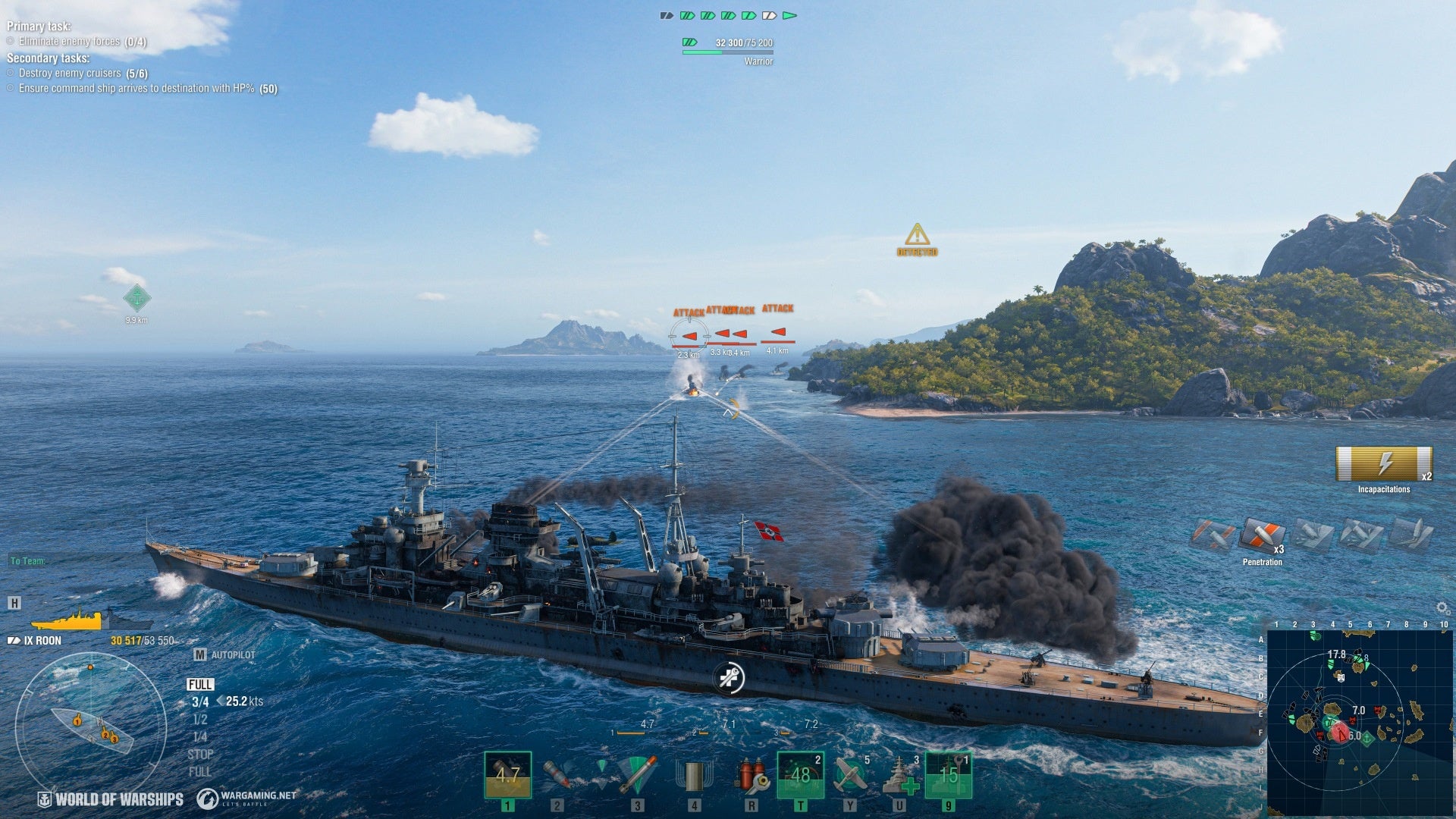Set engine speed to 1/4
Screen dimensions: 1456x819
[x=200, y=737]
